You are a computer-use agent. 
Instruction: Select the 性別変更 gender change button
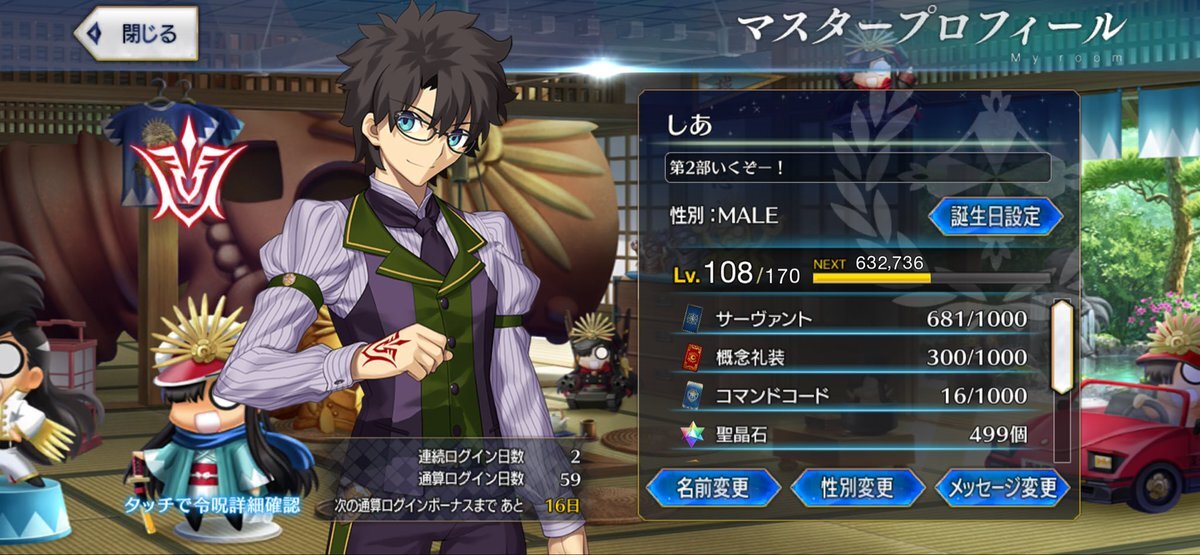click(x=857, y=487)
